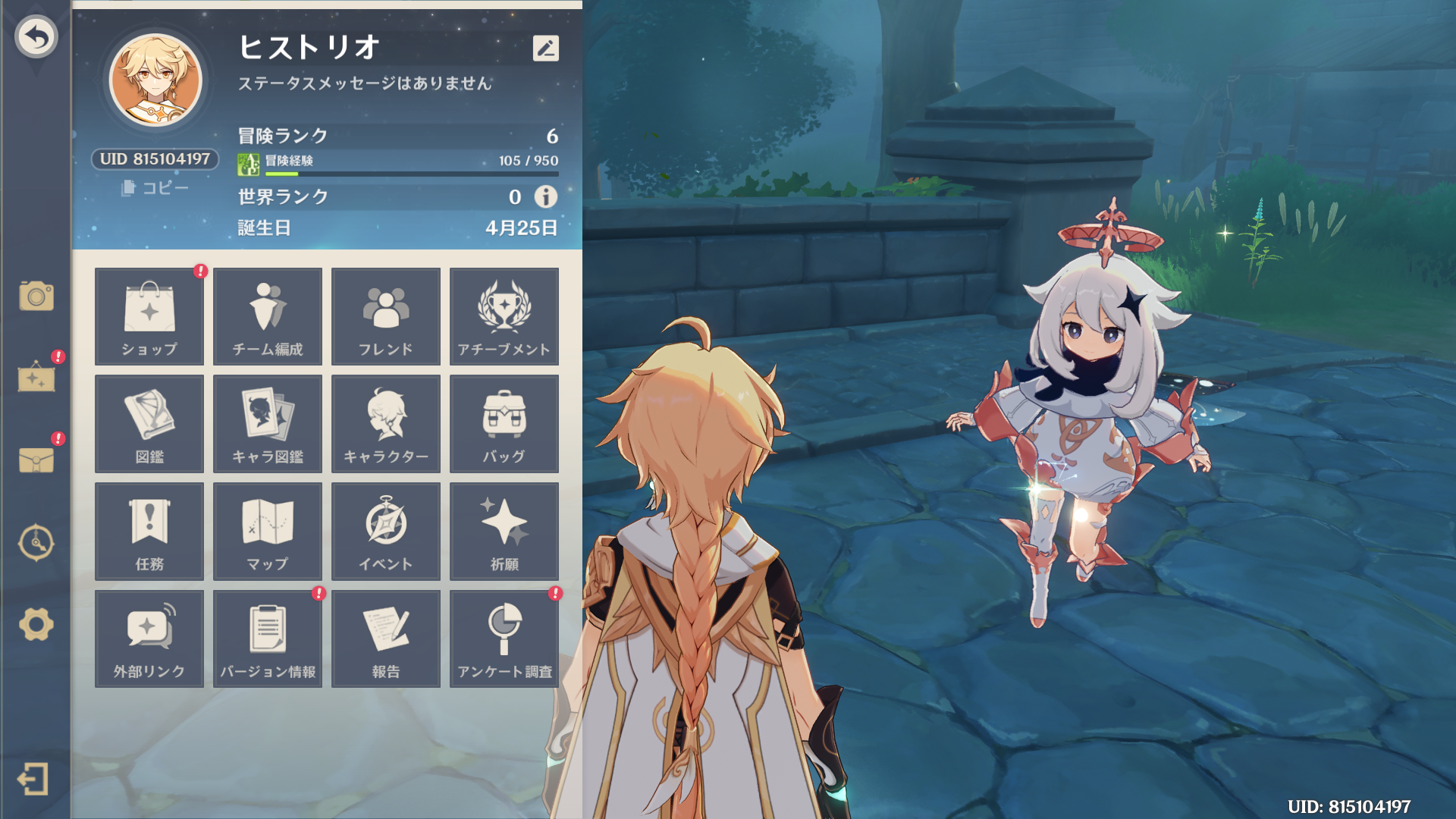
Task: Click the exit door icon to log out
Action: click(x=33, y=779)
